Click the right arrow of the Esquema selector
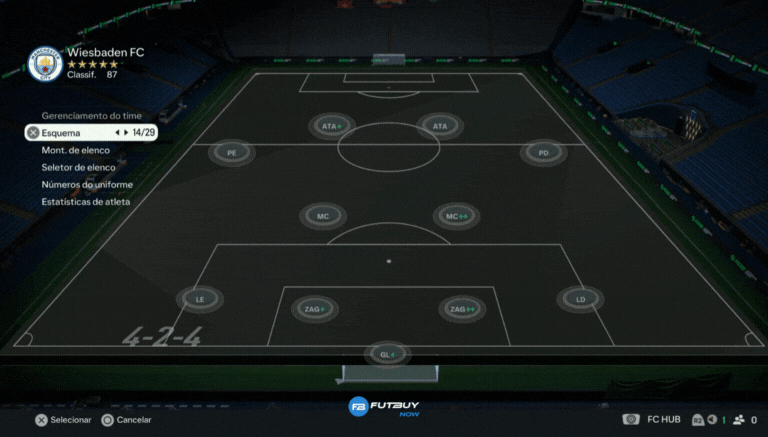Screen dimensions: 768x437 coord(127,132)
